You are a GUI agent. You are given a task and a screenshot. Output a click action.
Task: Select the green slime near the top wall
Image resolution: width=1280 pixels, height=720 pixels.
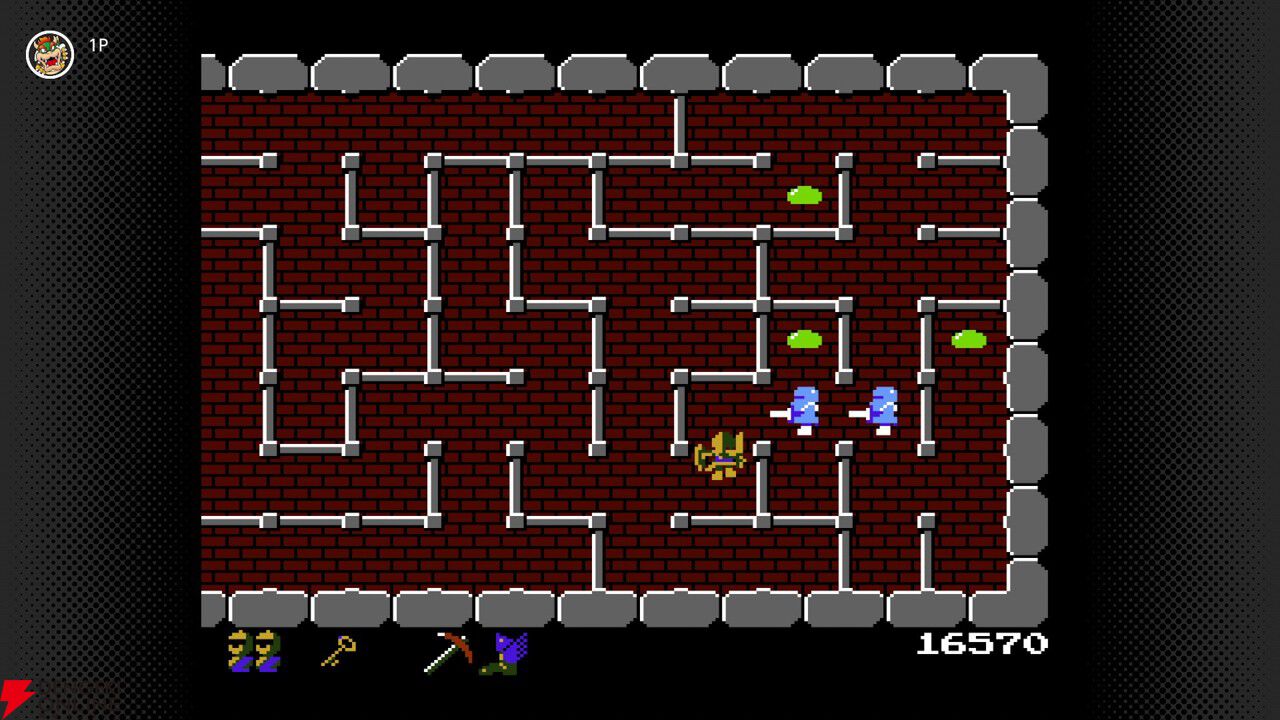click(x=806, y=194)
